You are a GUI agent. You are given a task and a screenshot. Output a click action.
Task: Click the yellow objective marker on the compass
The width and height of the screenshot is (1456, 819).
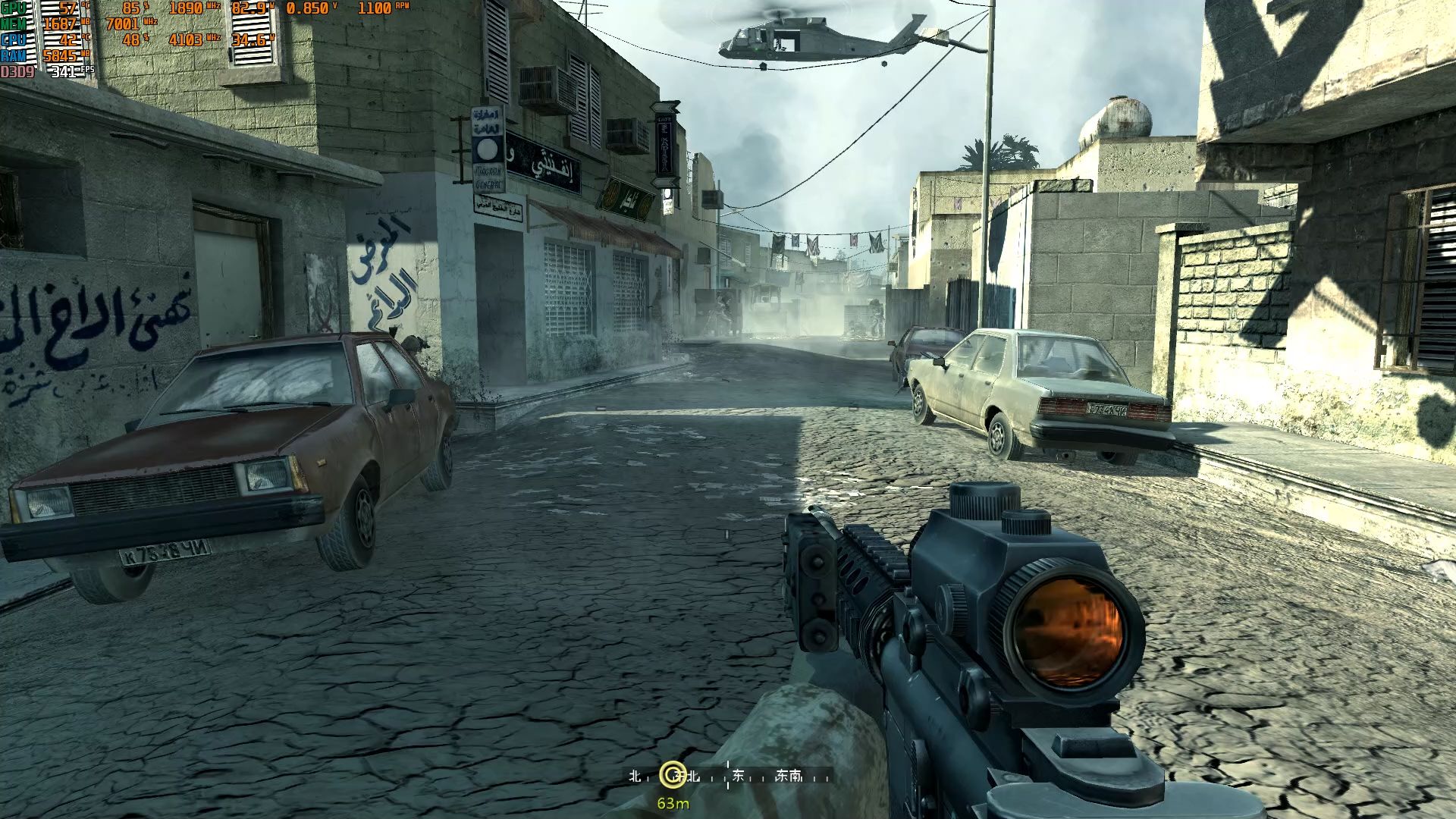pos(672,774)
